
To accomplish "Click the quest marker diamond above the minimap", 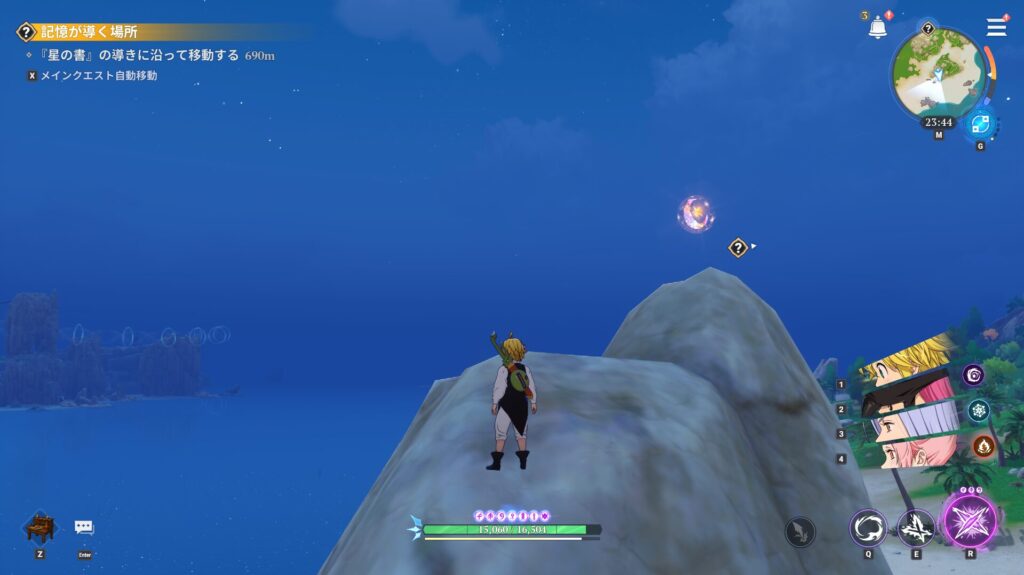I will pyautogui.click(x=928, y=29).
